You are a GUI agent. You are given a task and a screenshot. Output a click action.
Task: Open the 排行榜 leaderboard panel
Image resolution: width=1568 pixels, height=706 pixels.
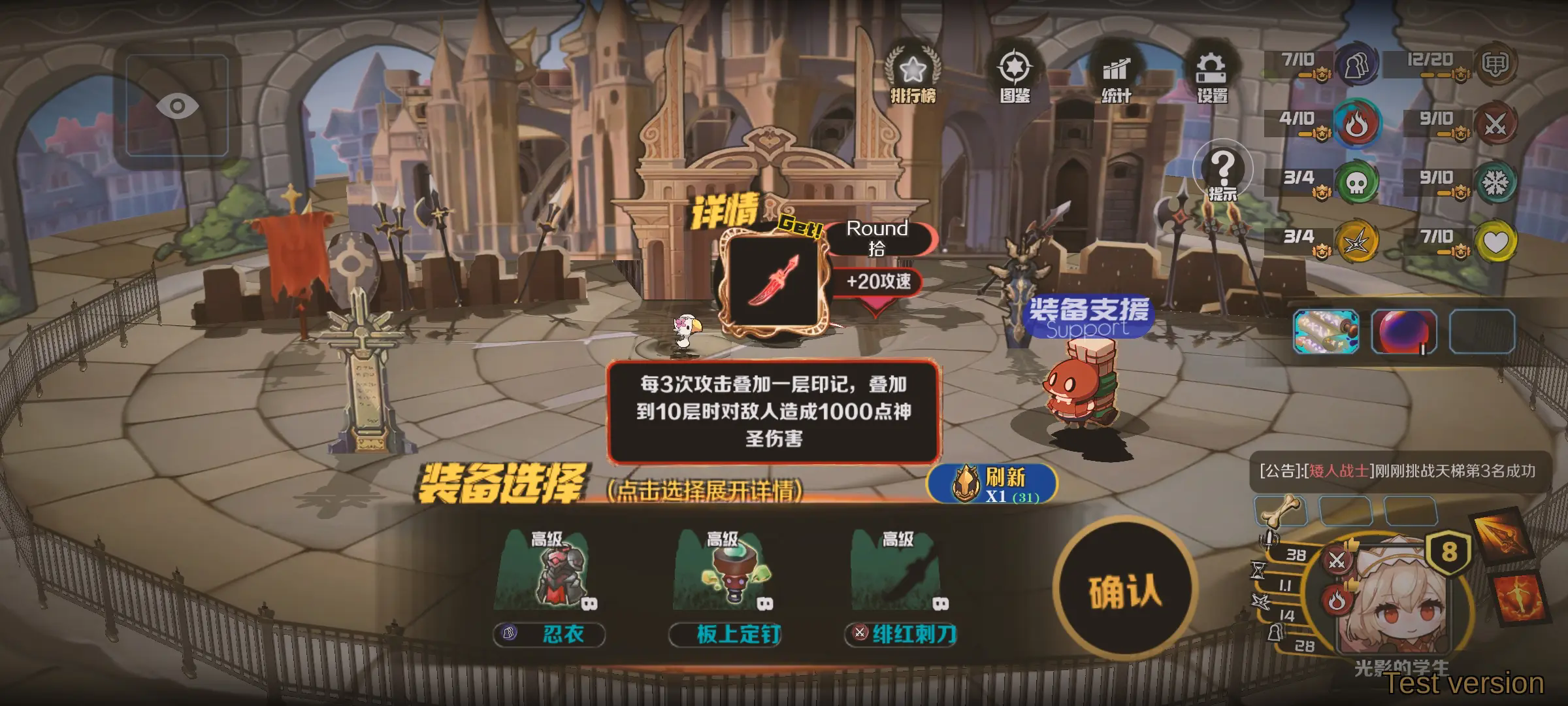click(x=913, y=69)
